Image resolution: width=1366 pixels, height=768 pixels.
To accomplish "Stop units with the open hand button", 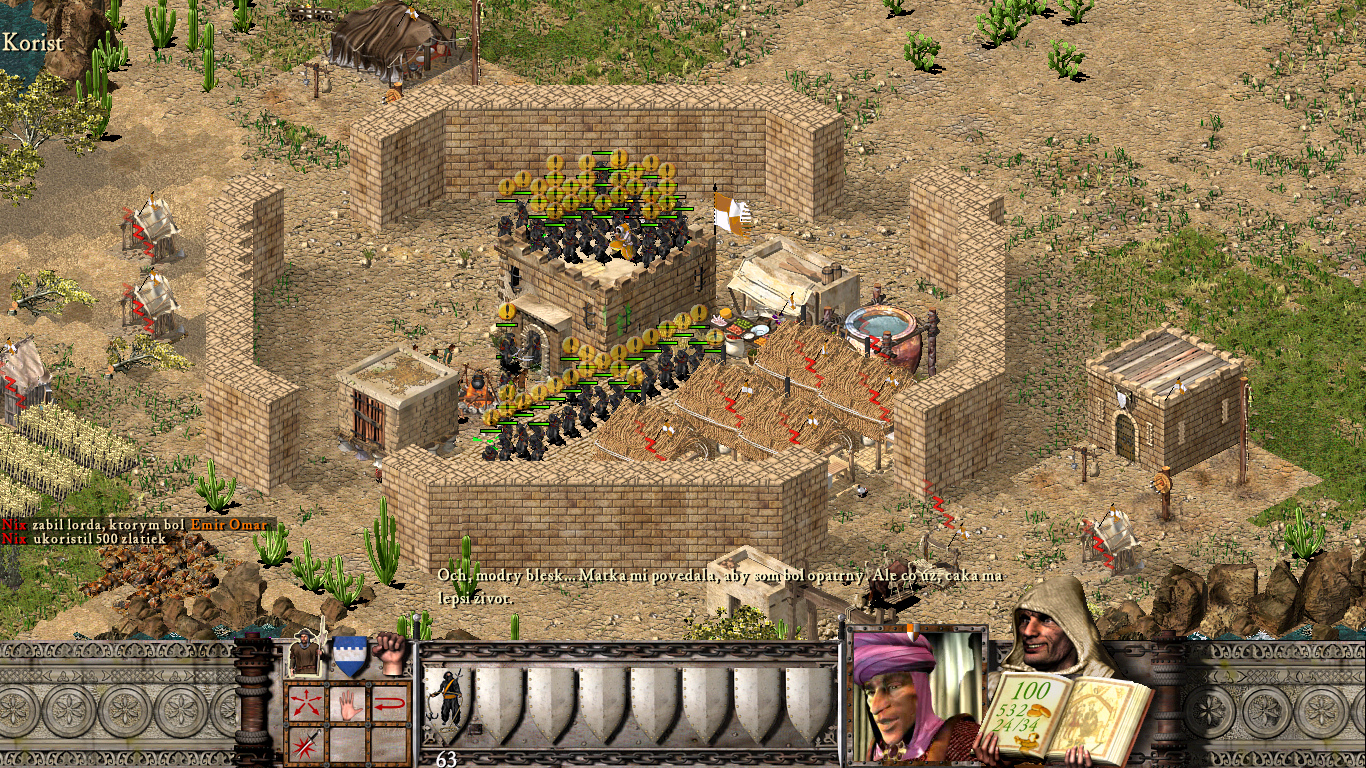I will pos(347,704).
